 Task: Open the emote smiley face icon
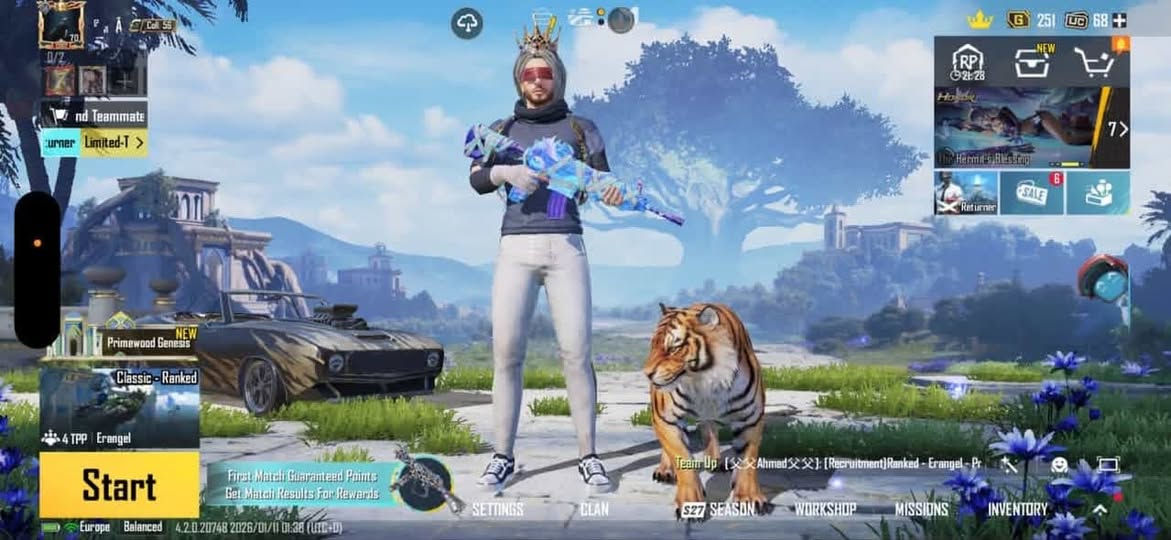point(1059,464)
